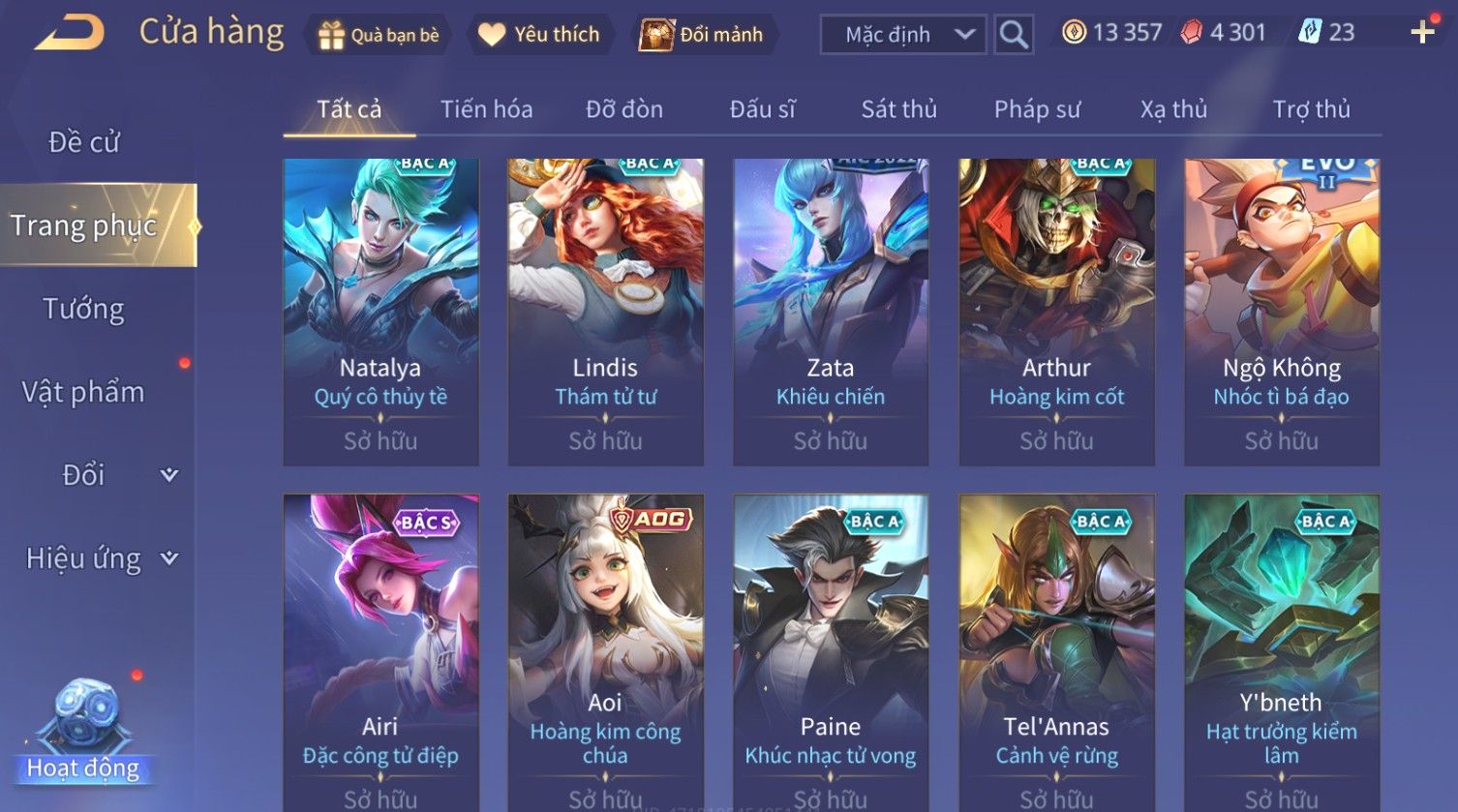The width and height of the screenshot is (1458, 812).
Task: Select the Pháp sư category tab
Action: point(1037,109)
